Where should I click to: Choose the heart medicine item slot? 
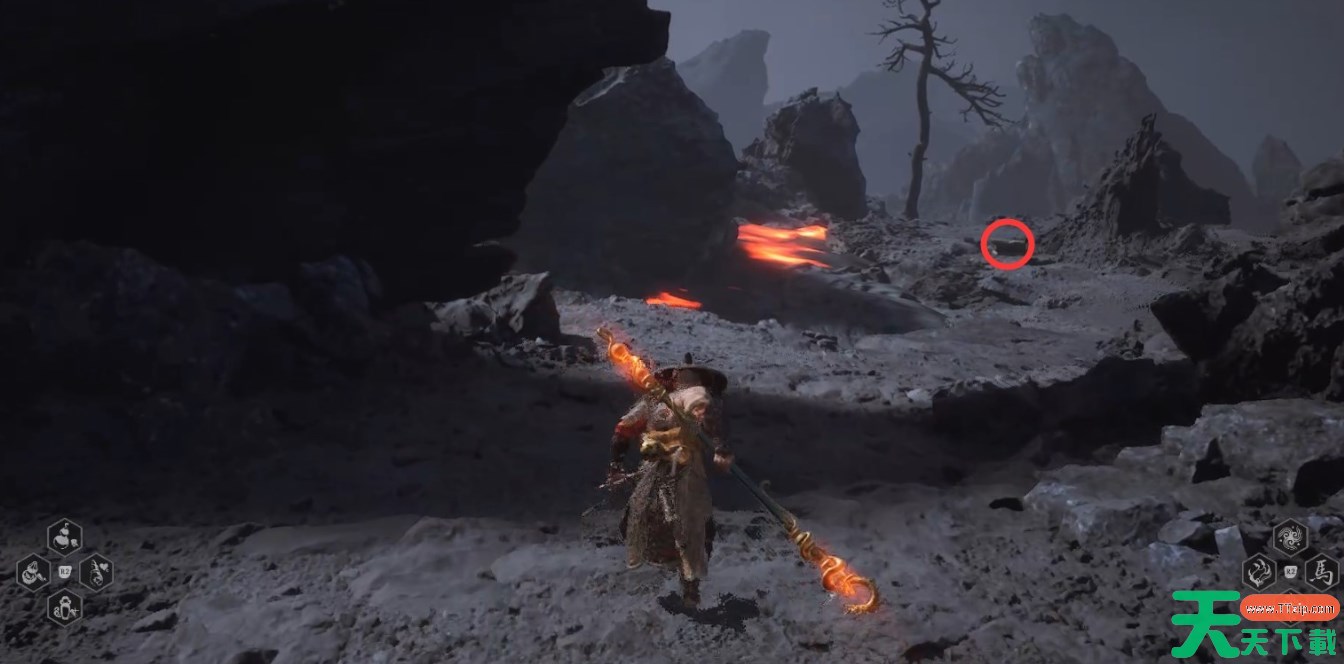point(96,573)
